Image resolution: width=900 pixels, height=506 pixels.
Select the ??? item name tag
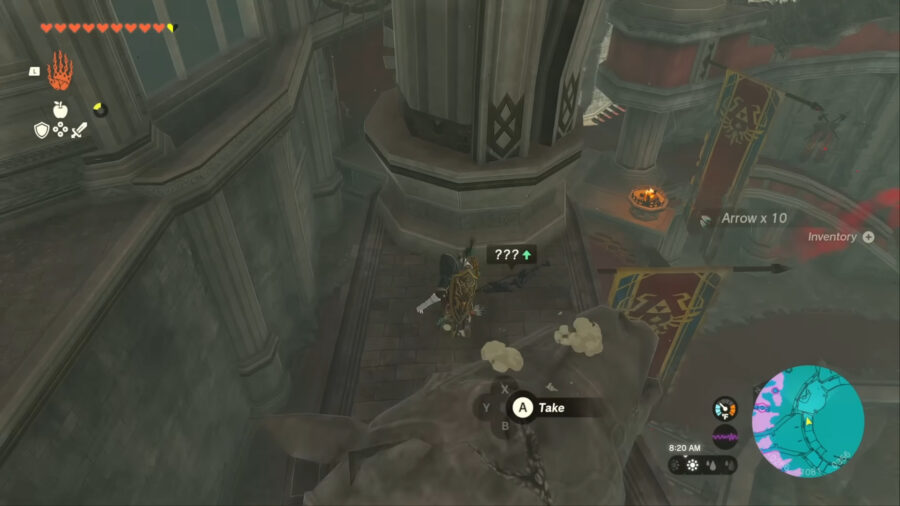click(511, 255)
